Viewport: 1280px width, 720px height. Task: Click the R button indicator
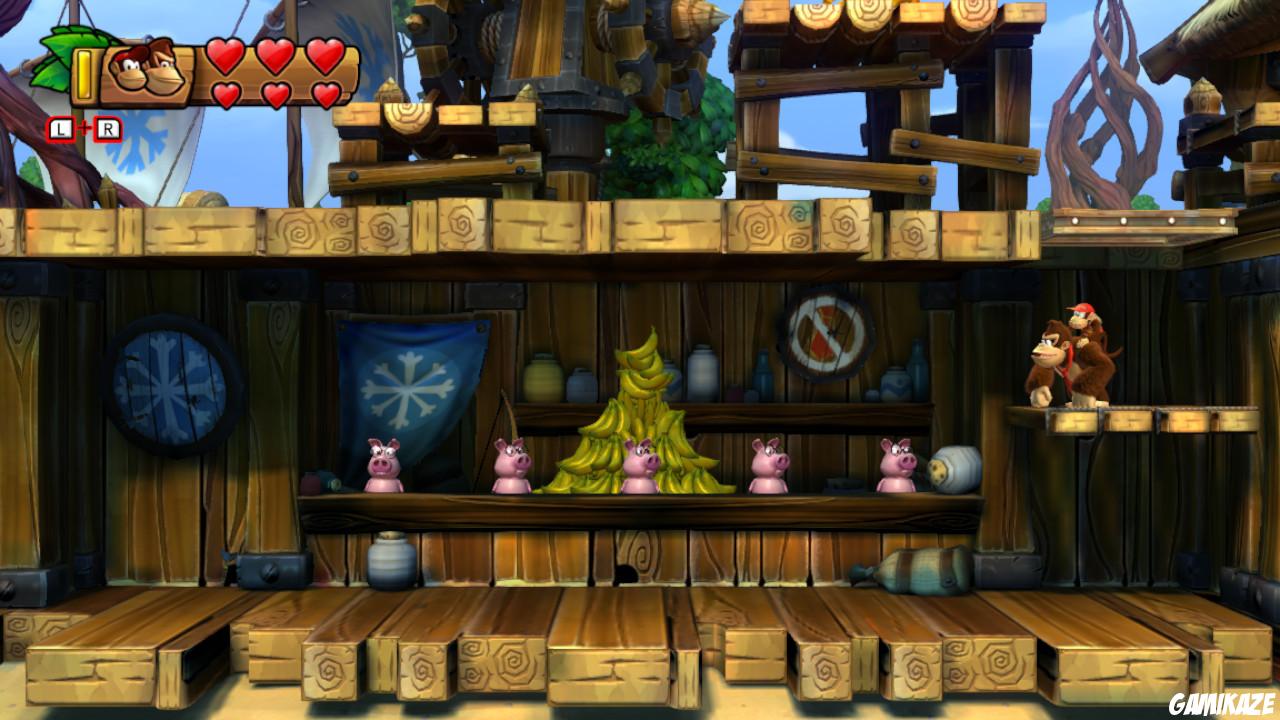(107, 127)
